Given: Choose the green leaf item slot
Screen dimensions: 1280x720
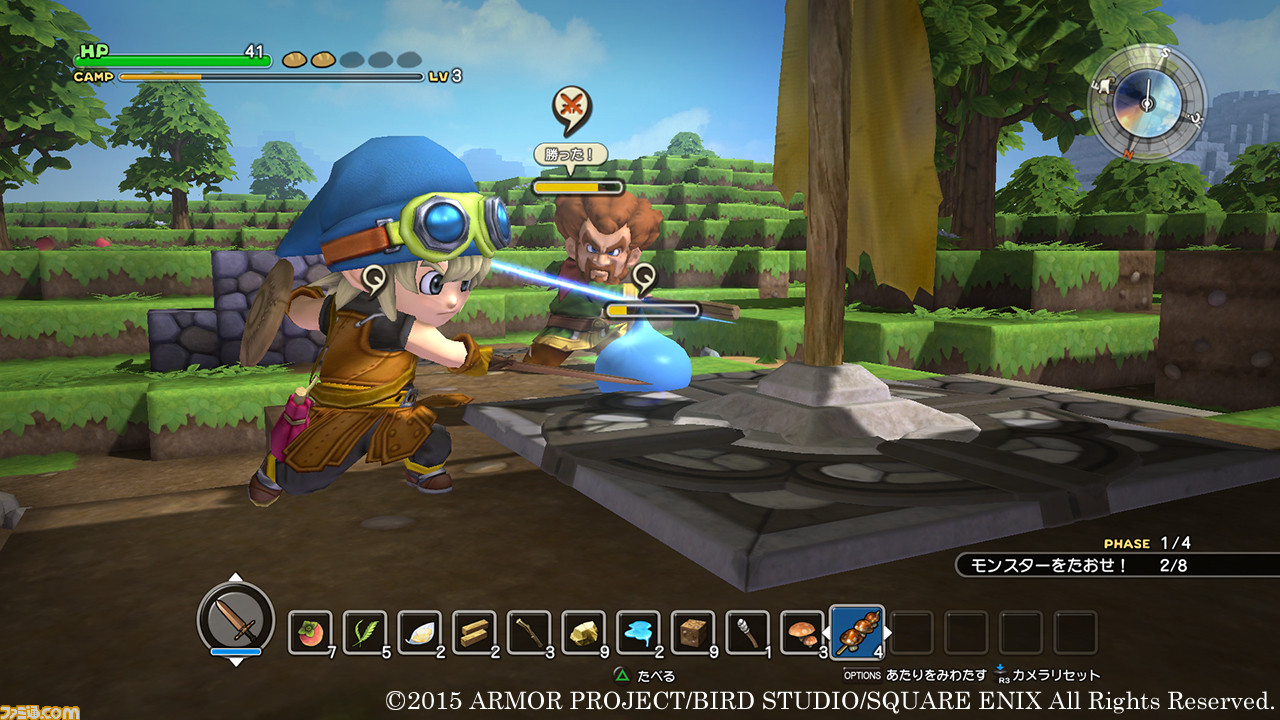Looking at the screenshot, I should pos(365,632).
